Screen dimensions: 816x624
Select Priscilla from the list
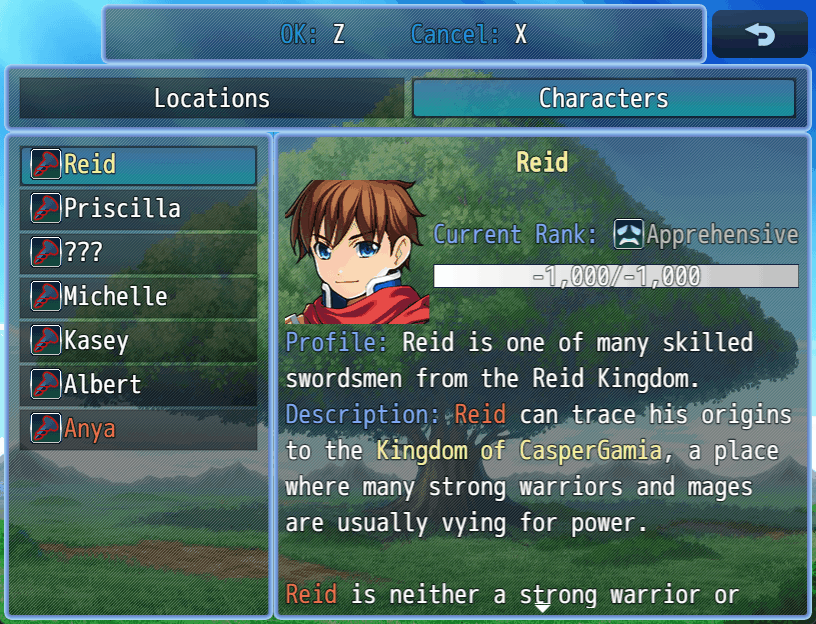[138, 209]
